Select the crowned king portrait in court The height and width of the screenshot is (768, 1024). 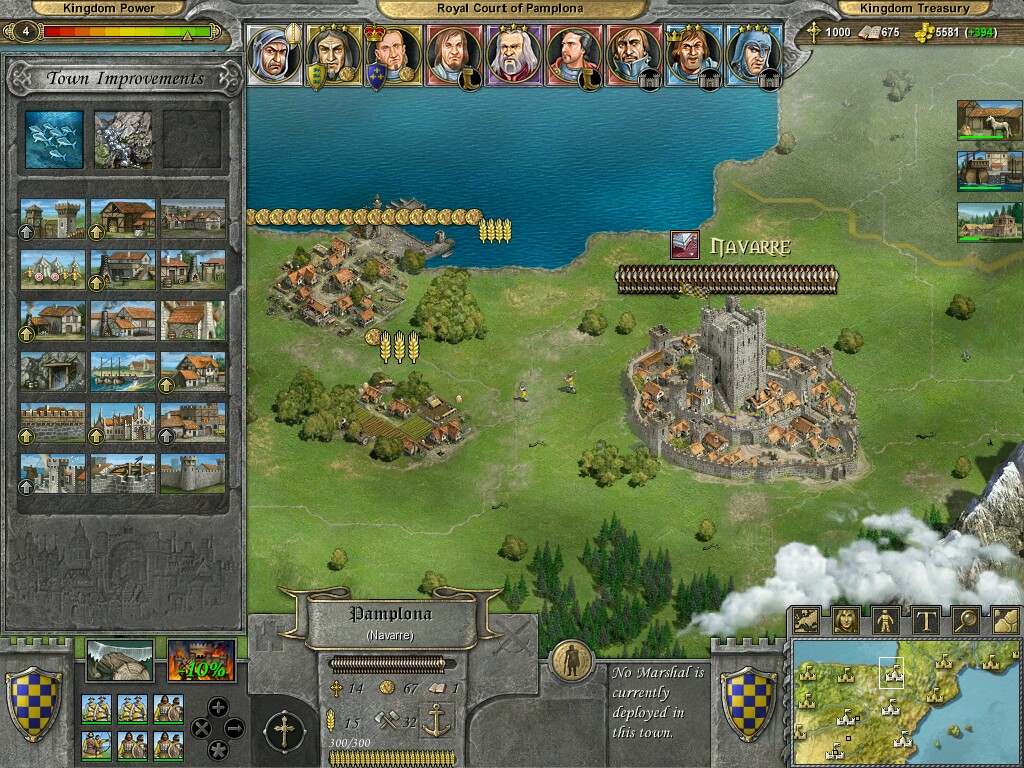click(x=393, y=56)
